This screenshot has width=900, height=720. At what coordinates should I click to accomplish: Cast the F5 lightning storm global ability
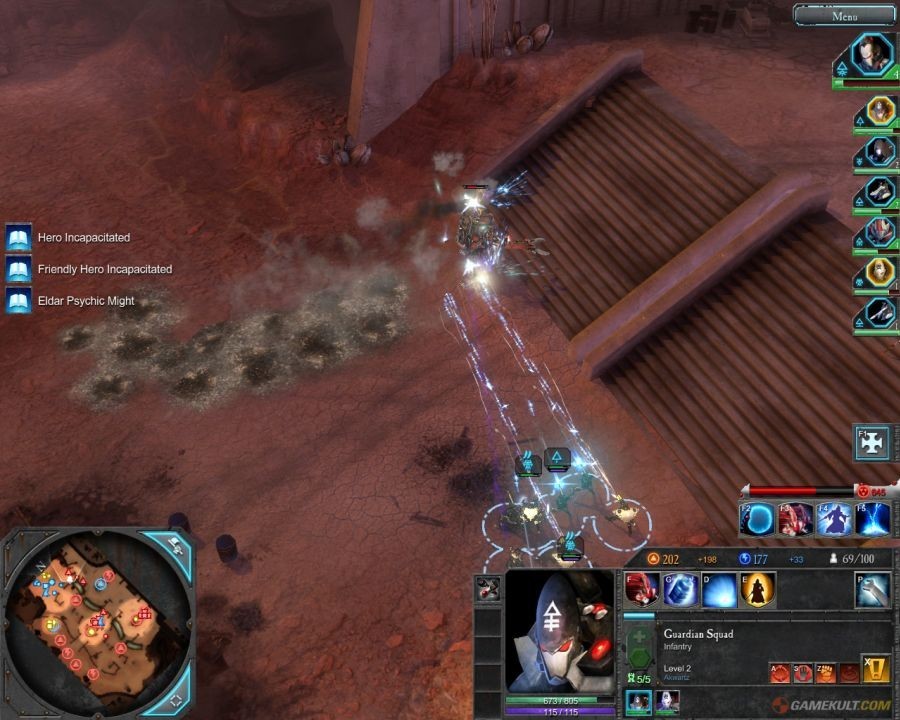(x=872, y=520)
